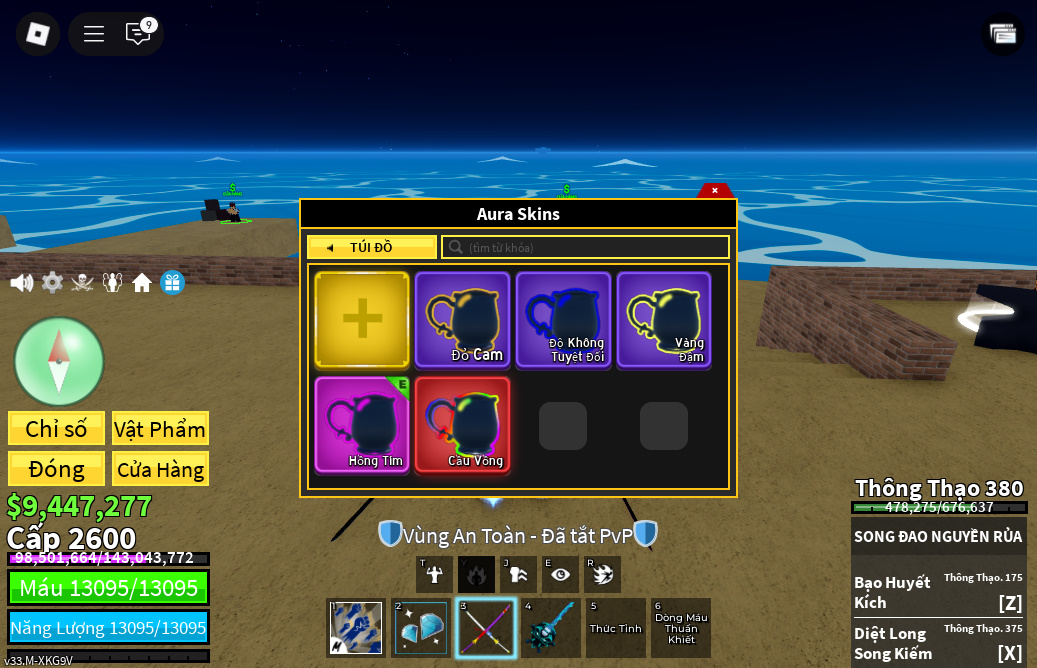The width and height of the screenshot is (1037, 668).
Task: Click the green compass
Action: tap(59, 361)
